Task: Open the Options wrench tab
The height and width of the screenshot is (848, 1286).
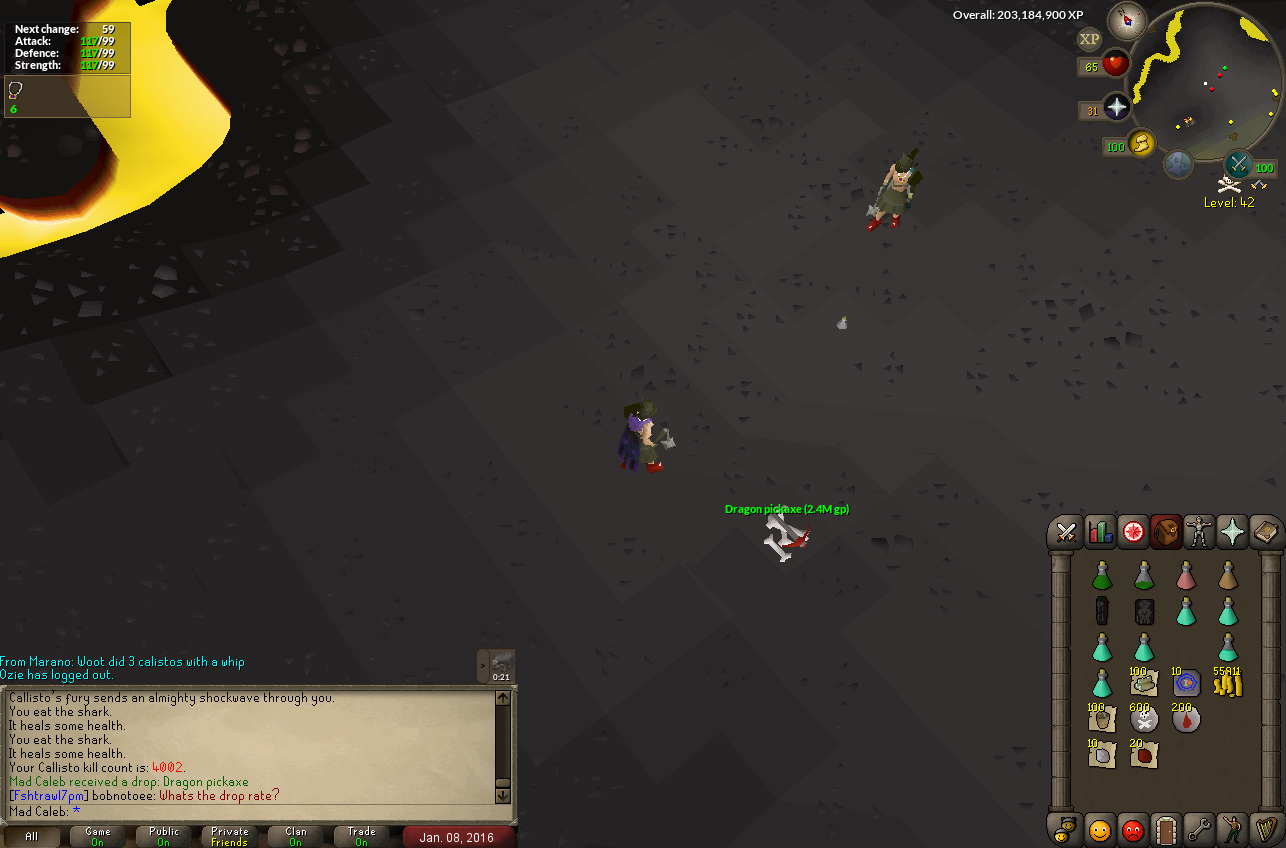Action: 1199,830
